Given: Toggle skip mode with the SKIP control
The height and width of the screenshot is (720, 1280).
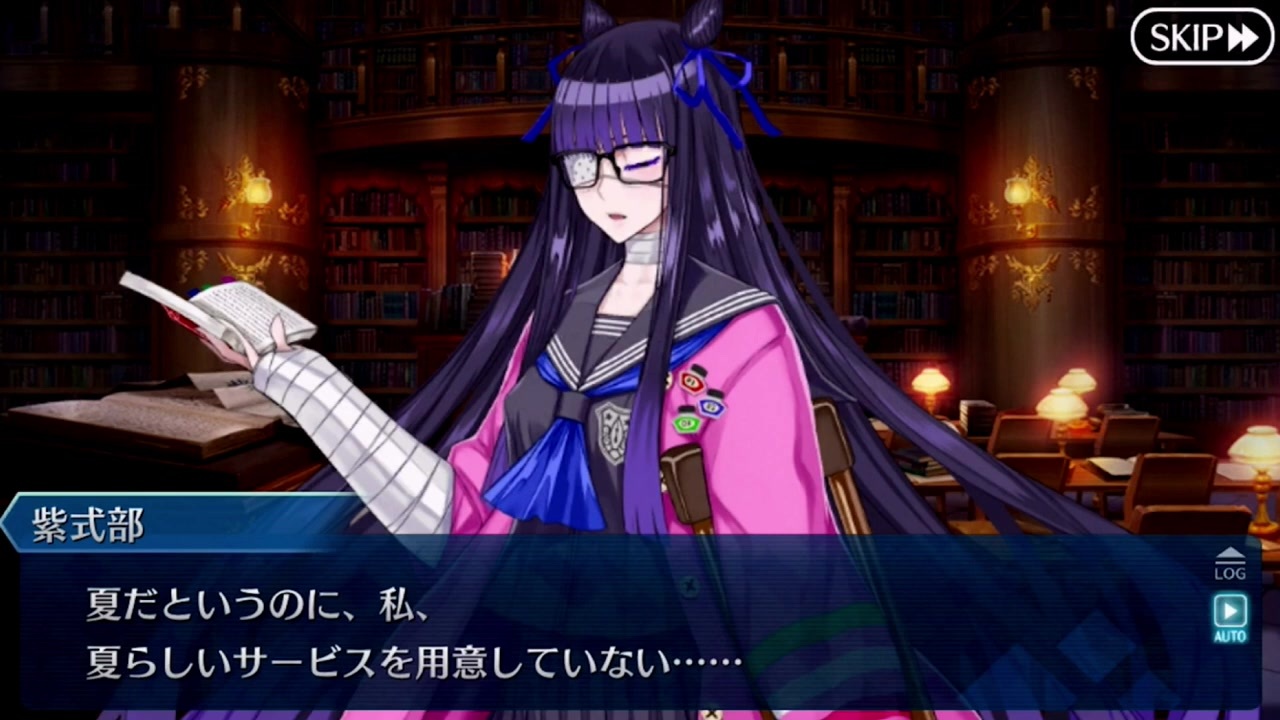Looking at the screenshot, I should [x=1202, y=38].
